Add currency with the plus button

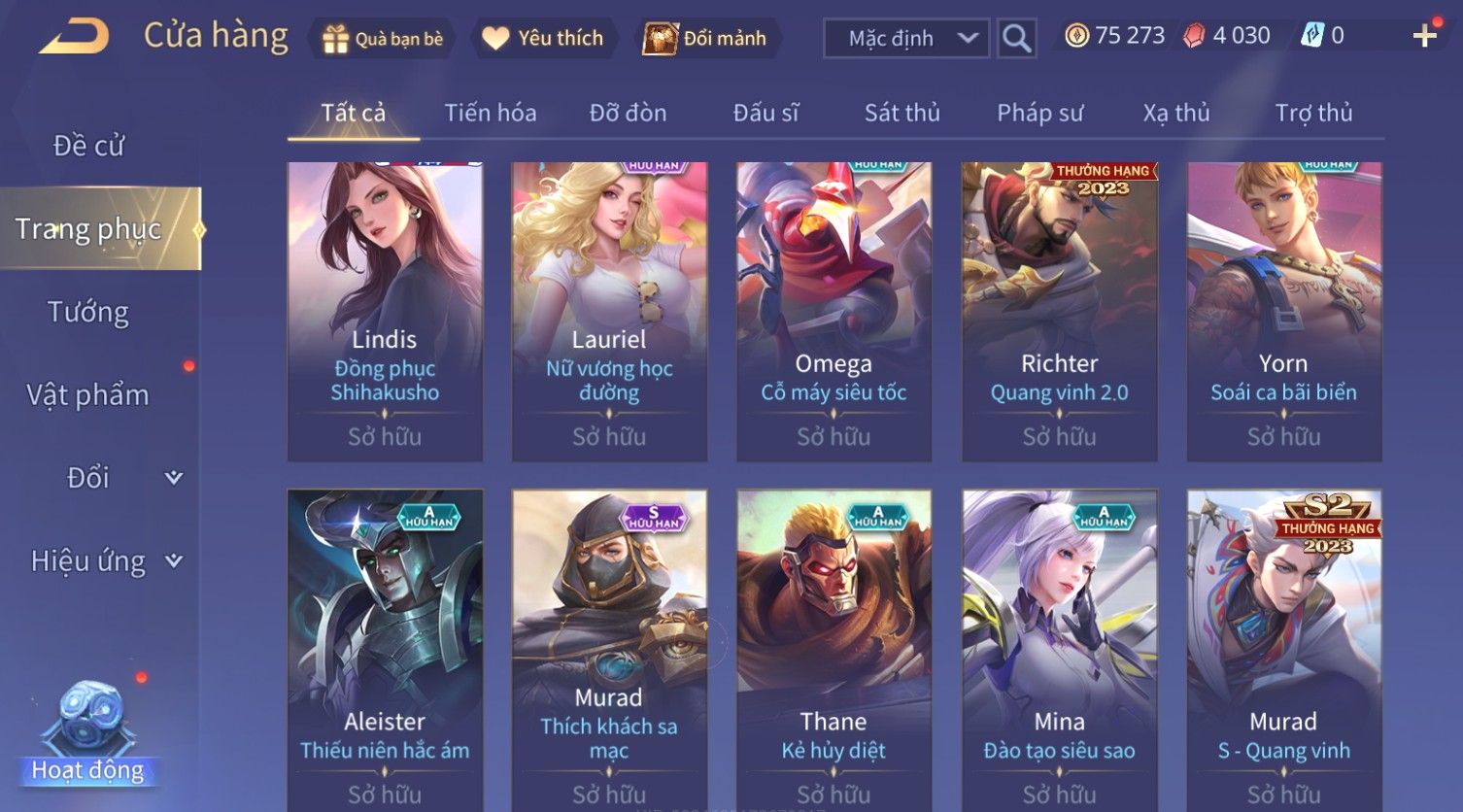point(1424,37)
